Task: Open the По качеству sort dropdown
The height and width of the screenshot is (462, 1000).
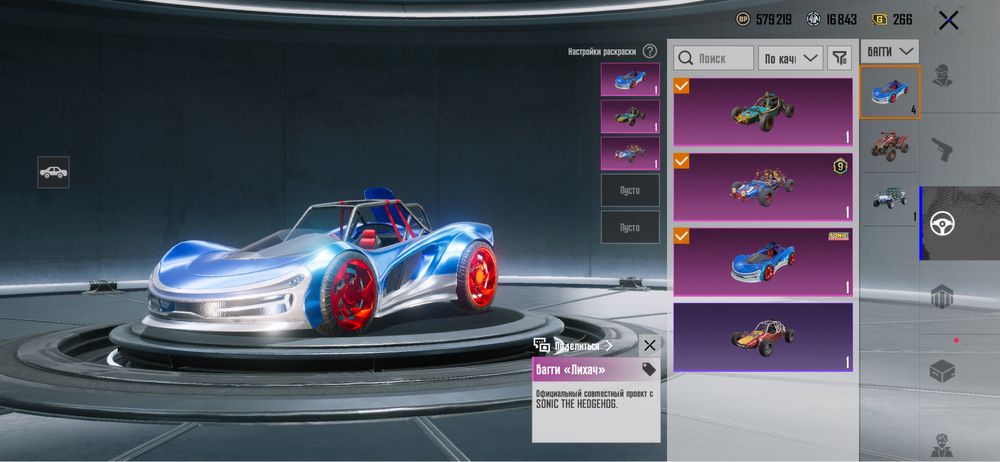Action: tap(790, 58)
